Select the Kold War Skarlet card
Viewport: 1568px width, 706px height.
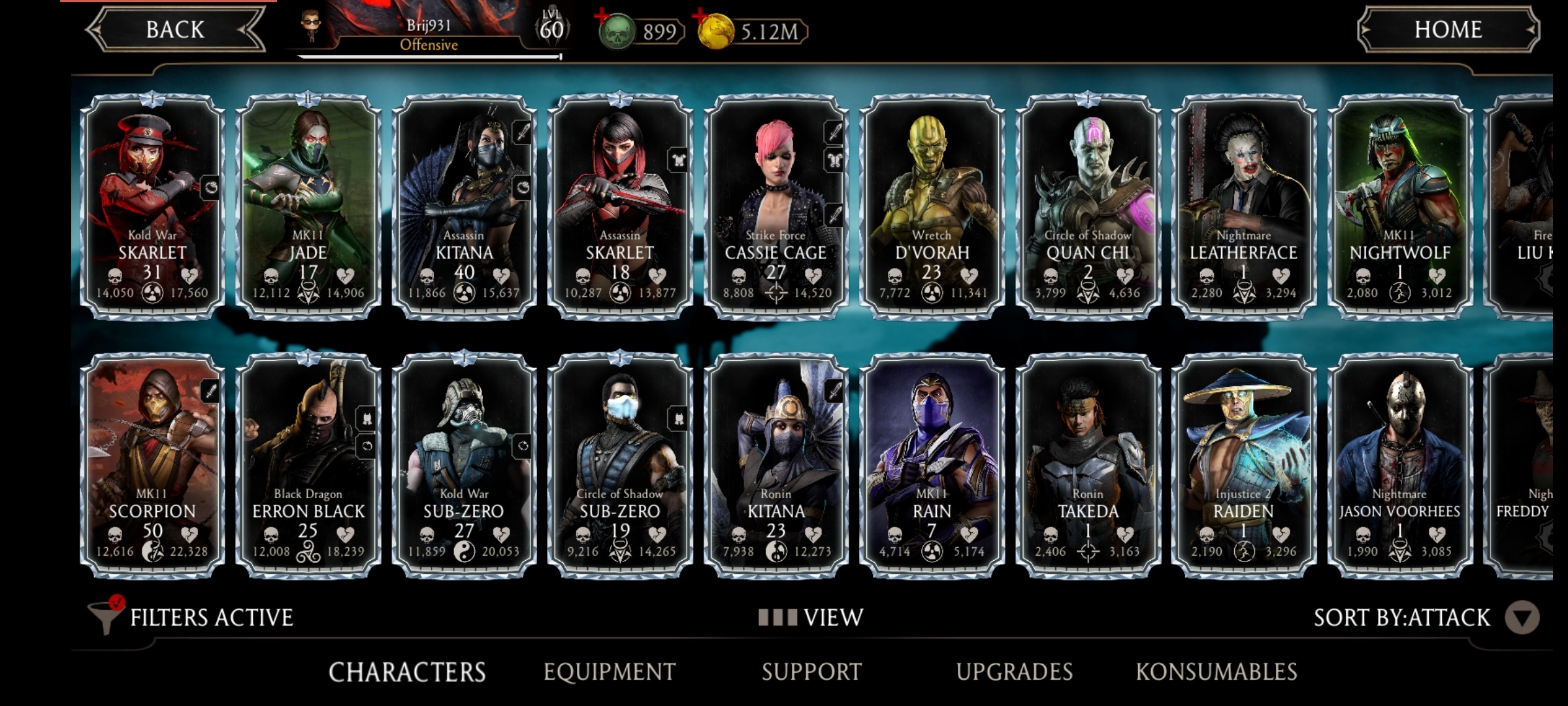pyautogui.click(x=152, y=206)
